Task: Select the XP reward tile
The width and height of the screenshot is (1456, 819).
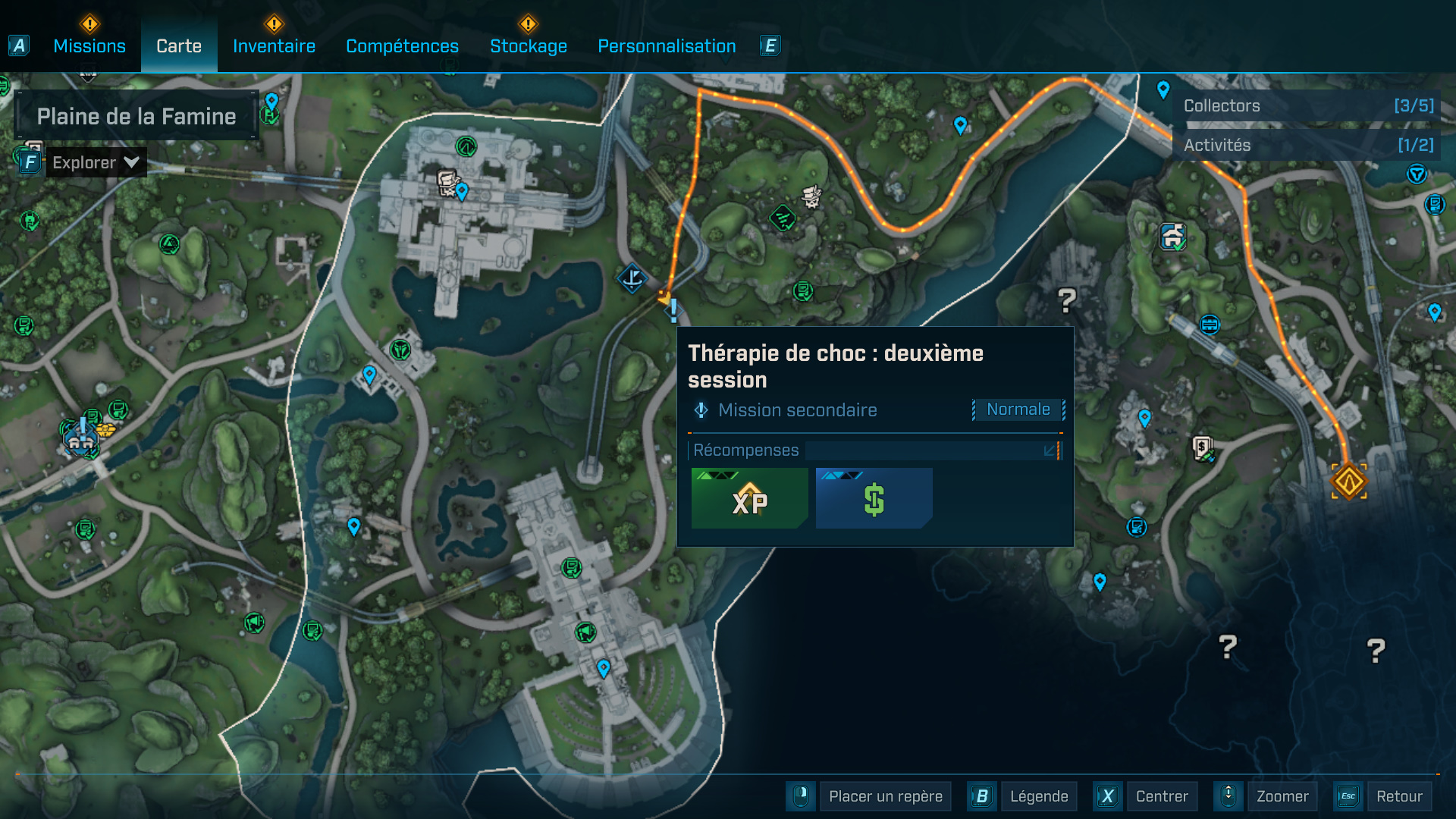Action: point(749,498)
